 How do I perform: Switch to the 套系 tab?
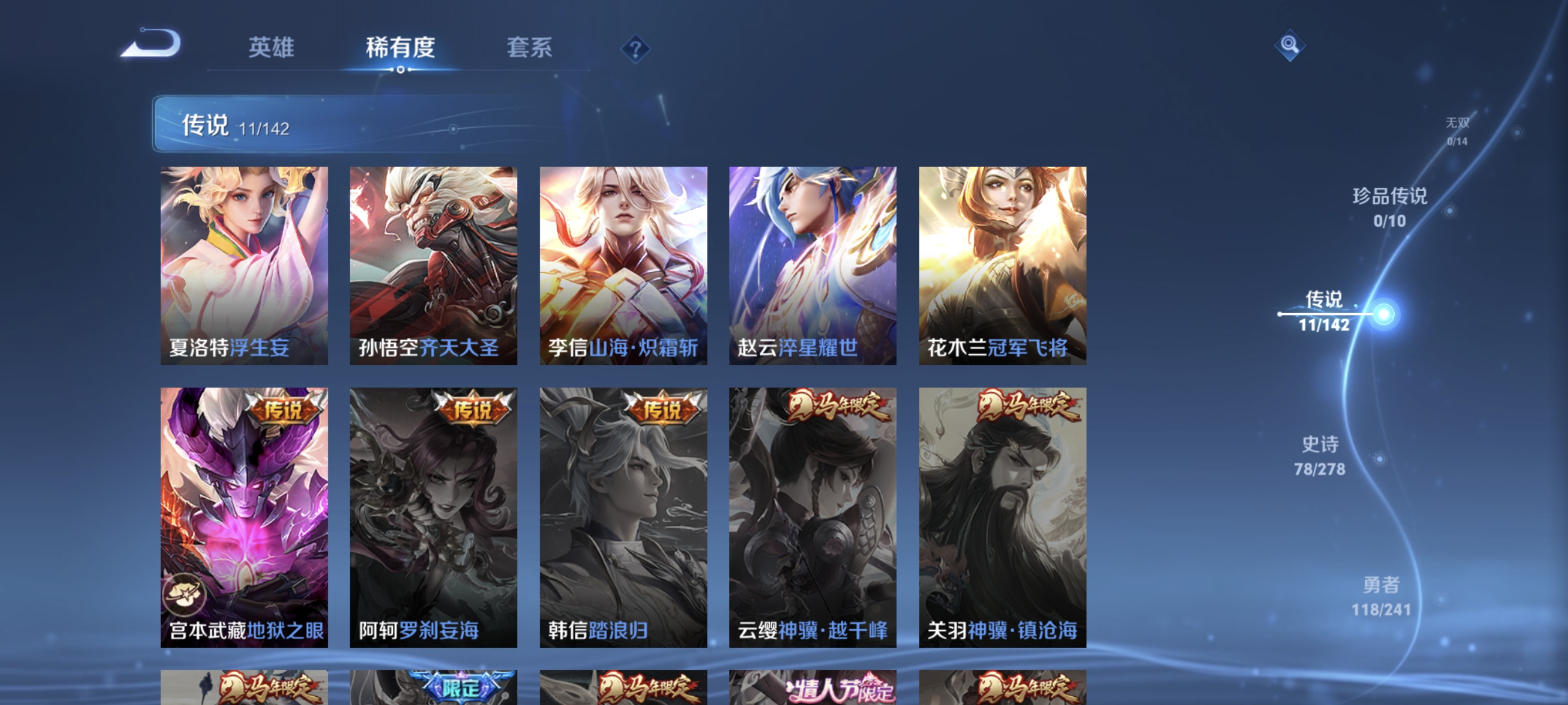tap(530, 48)
